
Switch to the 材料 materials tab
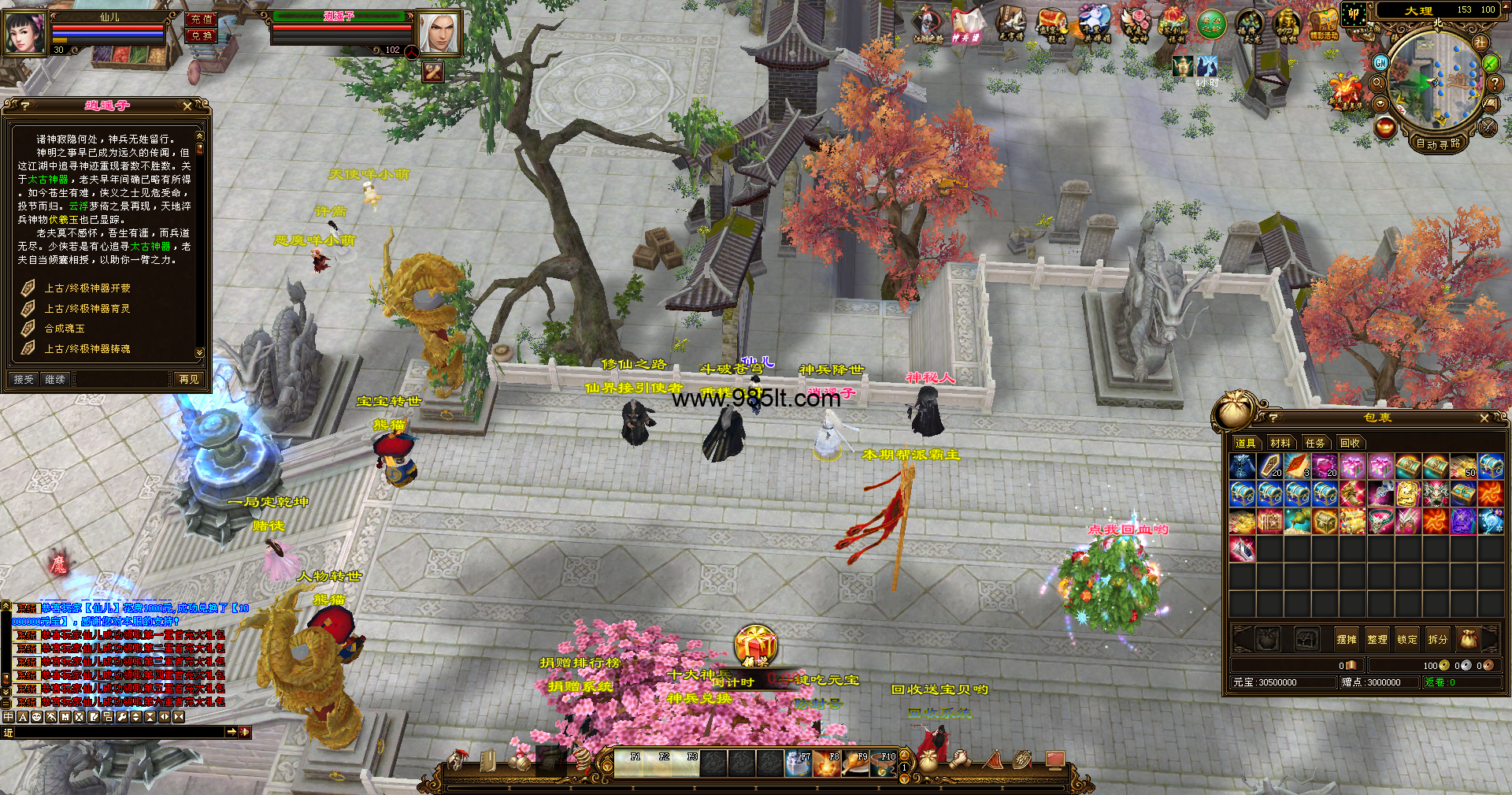point(1280,443)
